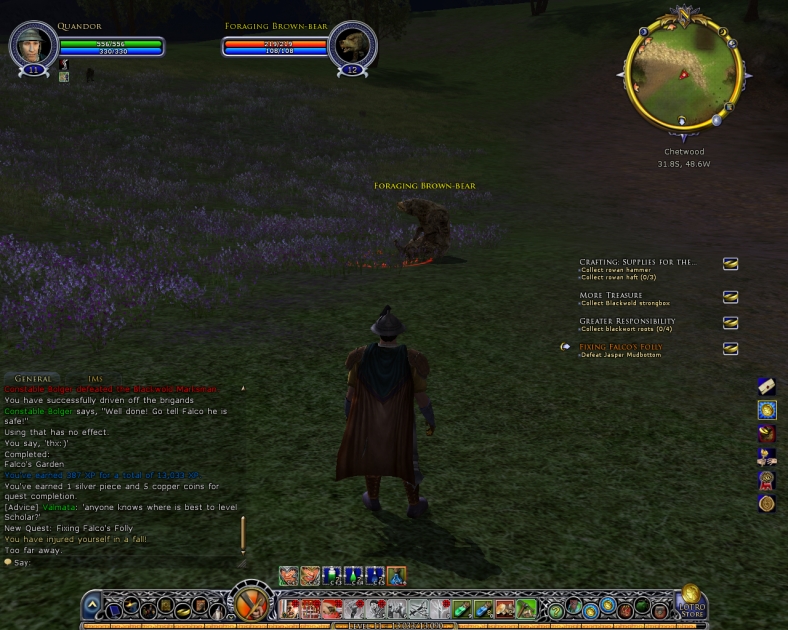The height and width of the screenshot is (630, 788).
Task: Click the hand holding torch alert icon
Action: (x=766, y=457)
